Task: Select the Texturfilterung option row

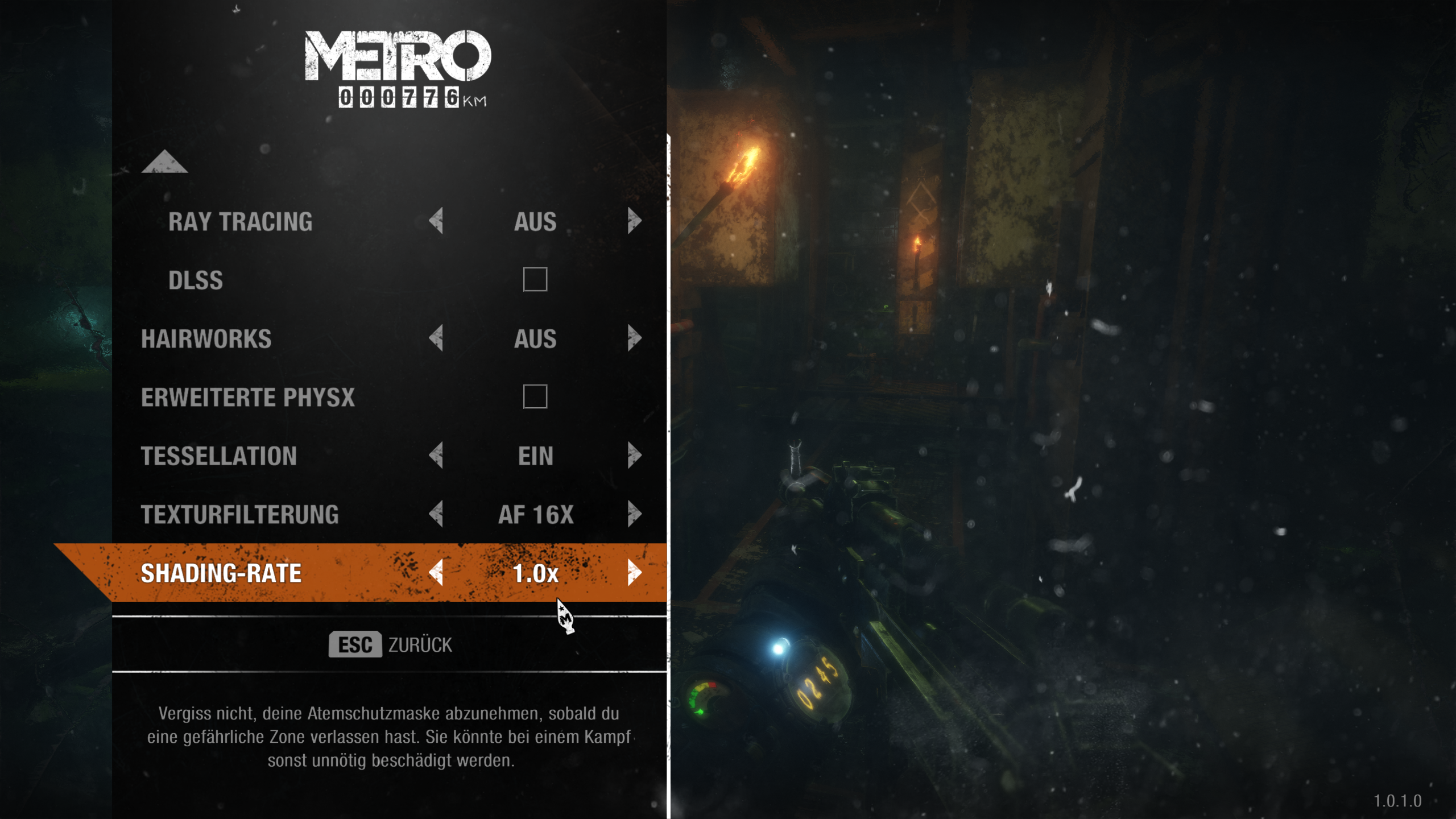Action: (x=239, y=515)
